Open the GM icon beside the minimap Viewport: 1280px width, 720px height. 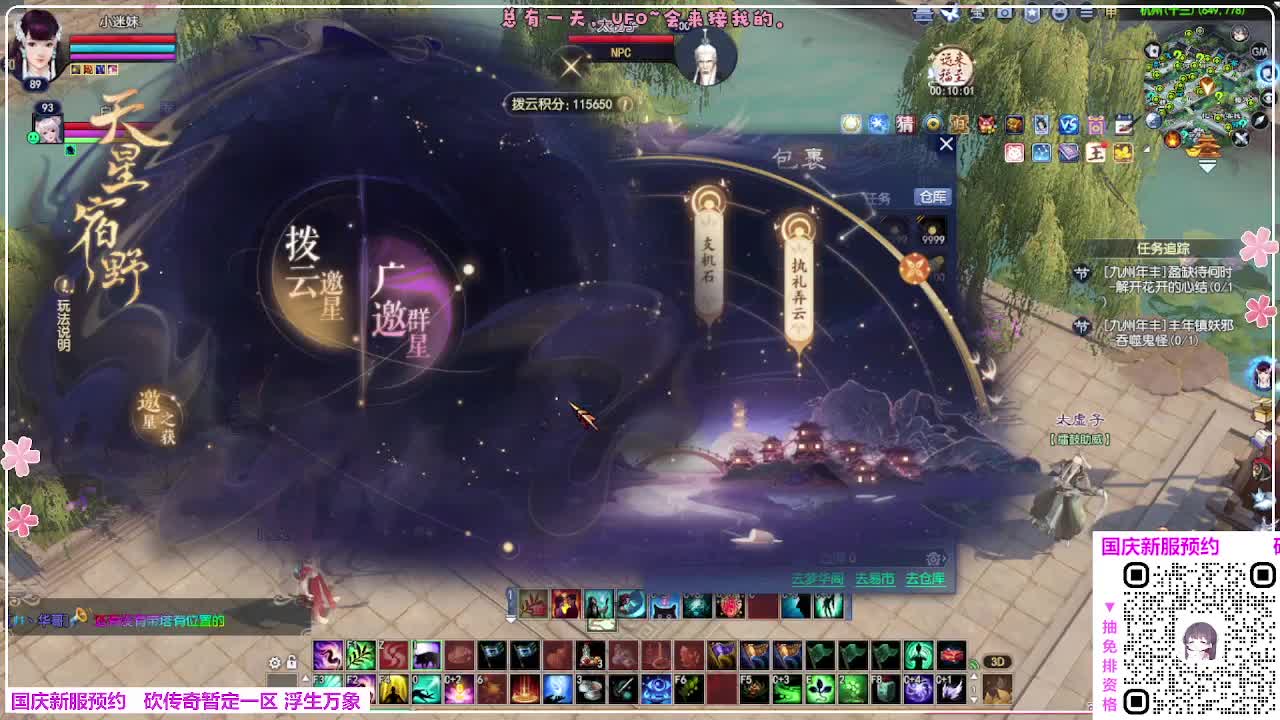1259,51
